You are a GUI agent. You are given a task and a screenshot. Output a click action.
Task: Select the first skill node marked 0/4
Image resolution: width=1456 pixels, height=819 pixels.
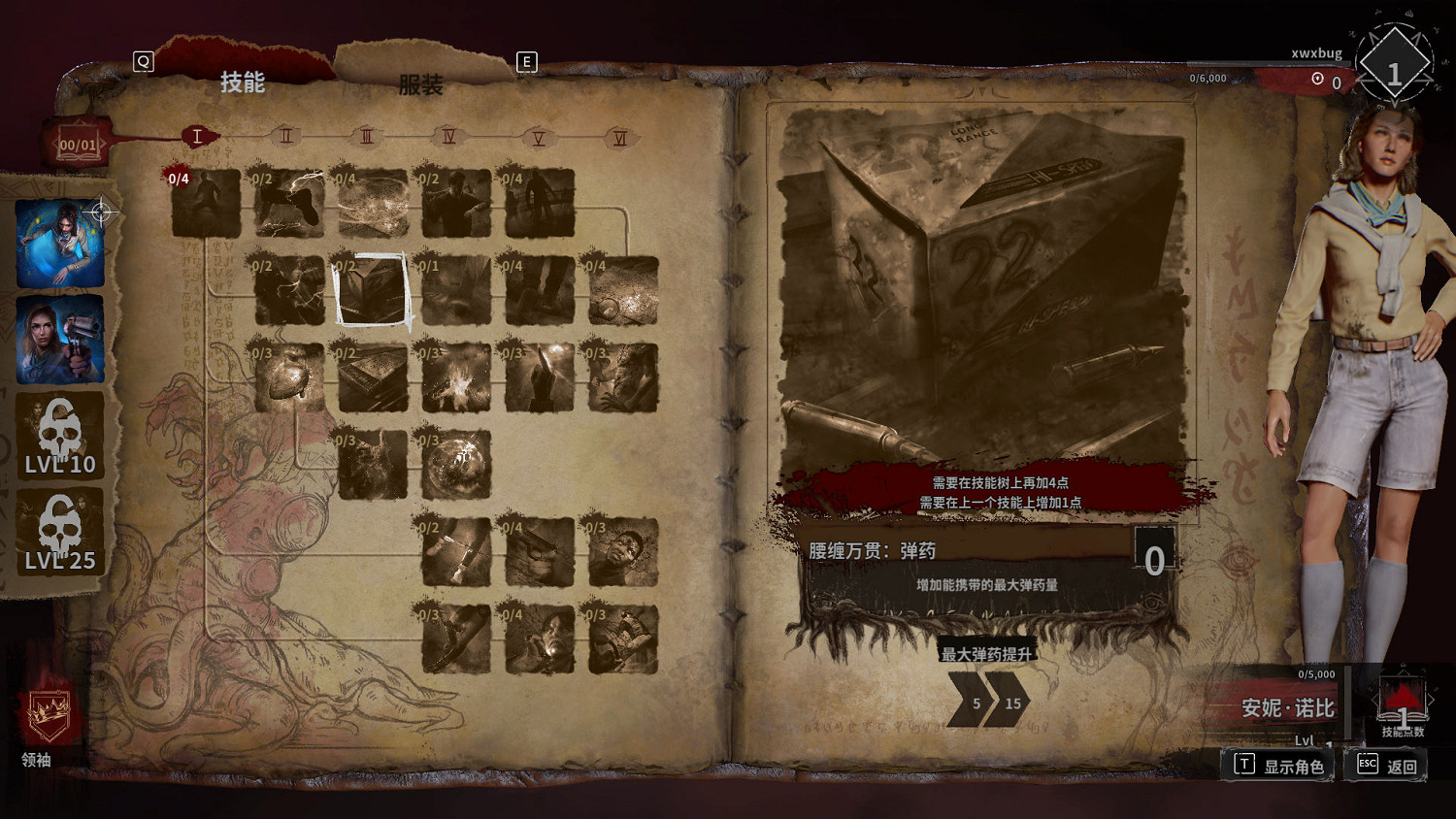click(x=206, y=205)
